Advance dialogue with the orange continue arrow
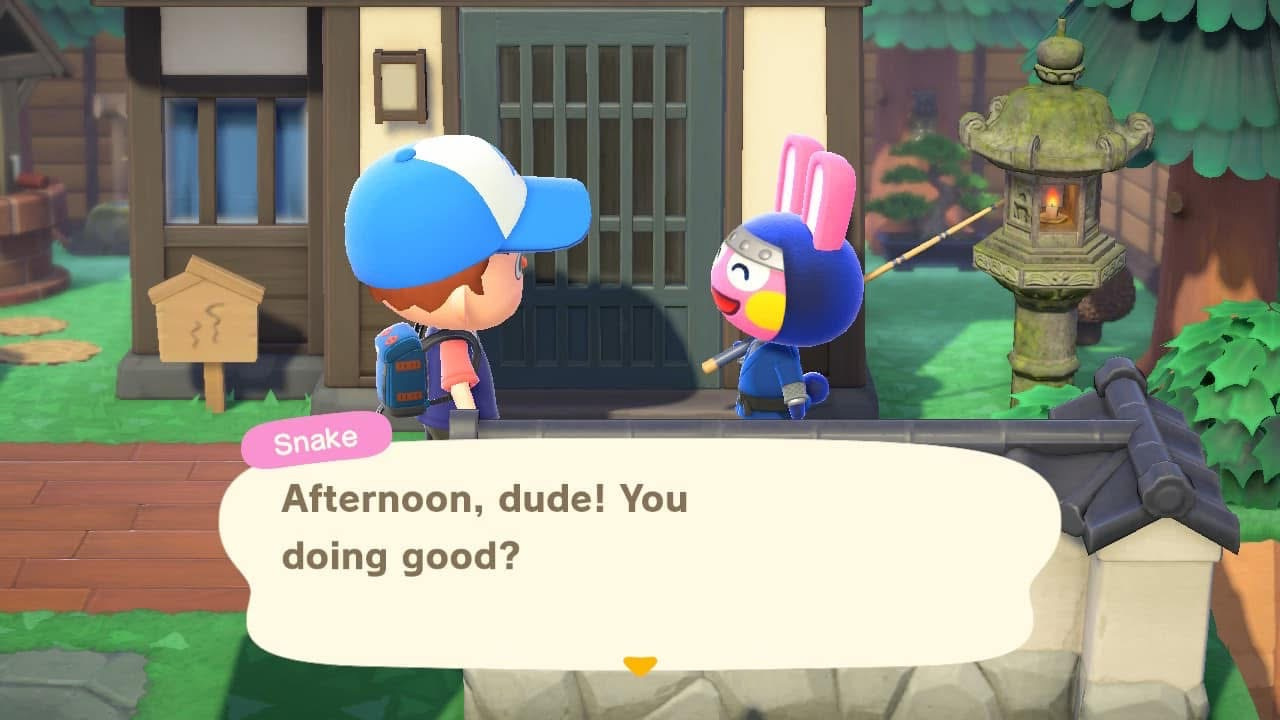This screenshot has height=720, width=1280. pyautogui.click(x=639, y=665)
